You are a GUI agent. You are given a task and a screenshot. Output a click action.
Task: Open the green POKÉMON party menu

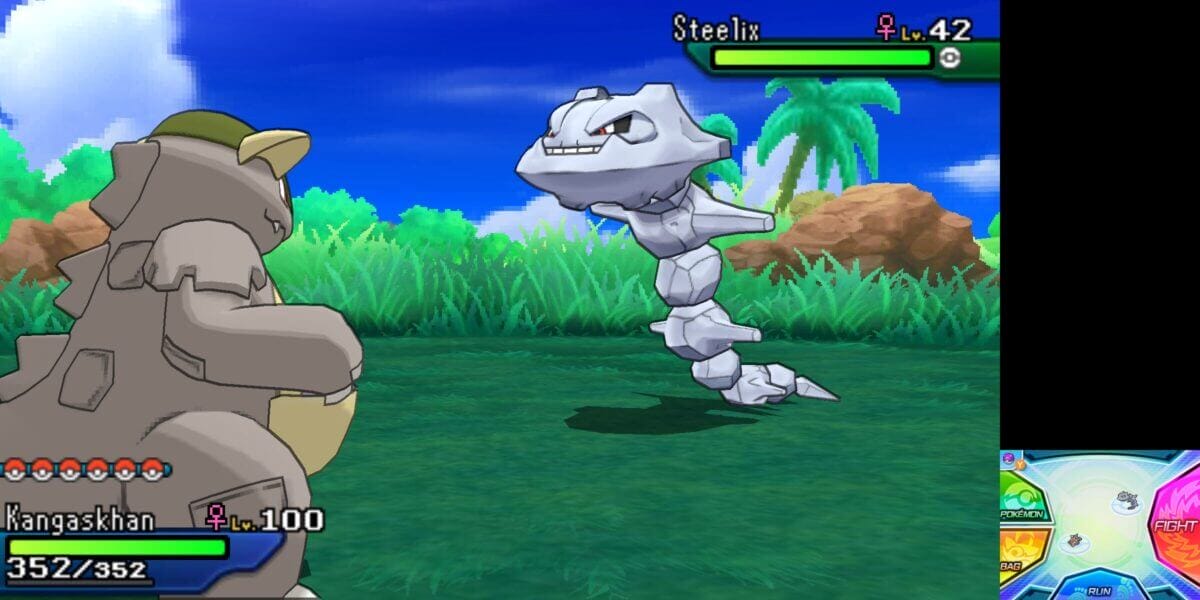click(x=1020, y=499)
